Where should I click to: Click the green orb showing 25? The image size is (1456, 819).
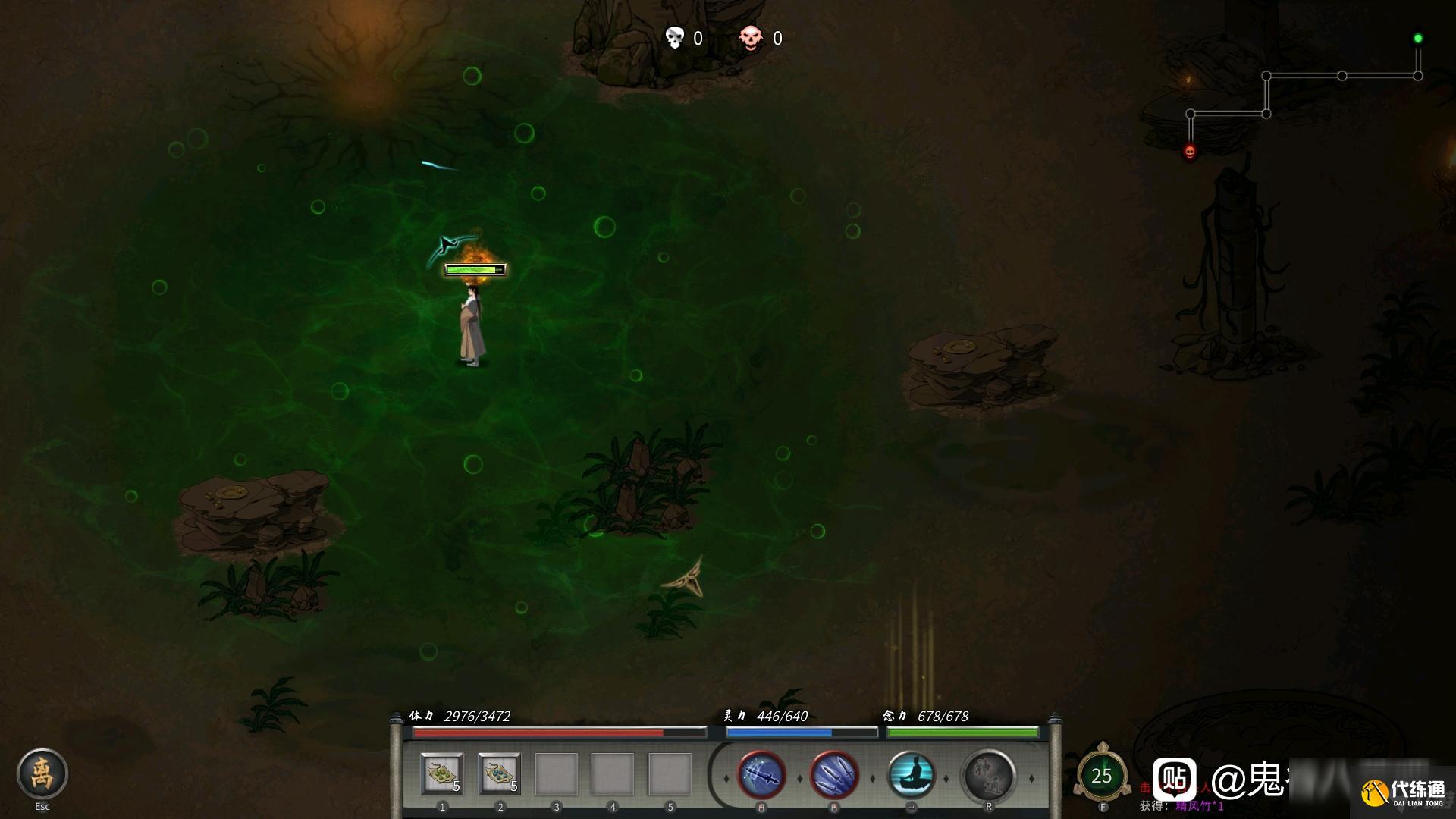(x=1101, y=776)
